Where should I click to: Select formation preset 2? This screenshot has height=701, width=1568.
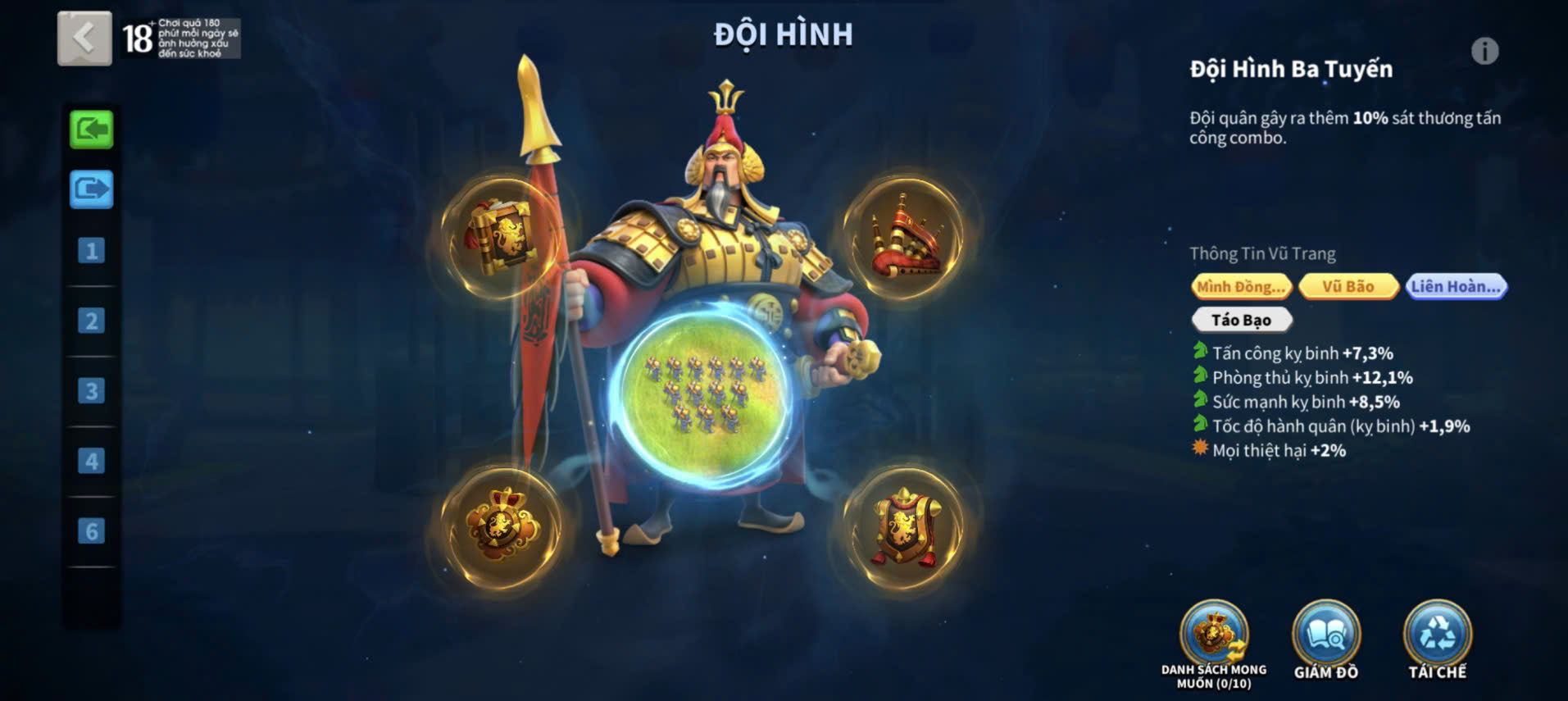pos(91,321)
